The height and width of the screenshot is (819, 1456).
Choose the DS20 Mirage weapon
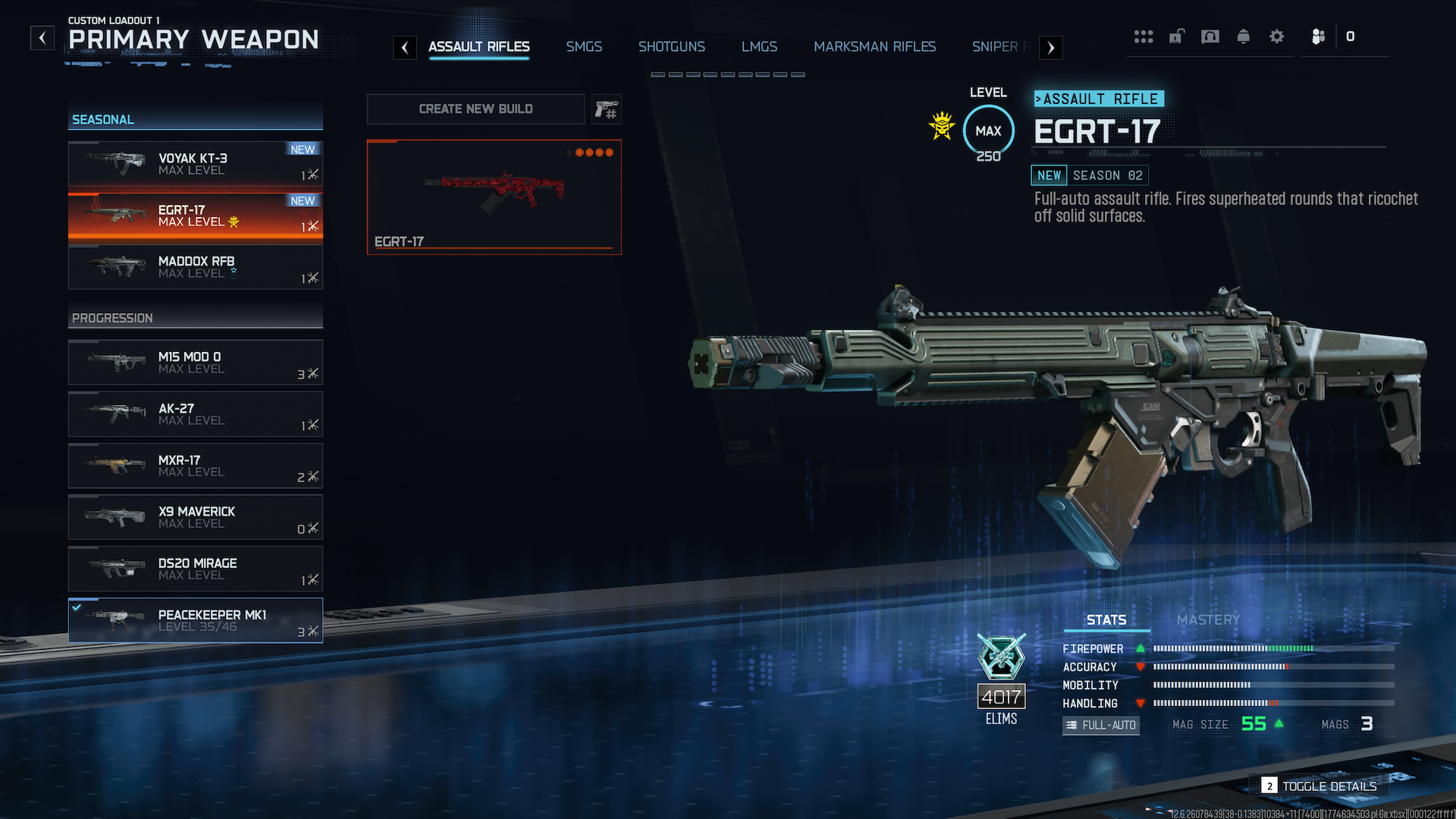[x=196, y=569]
